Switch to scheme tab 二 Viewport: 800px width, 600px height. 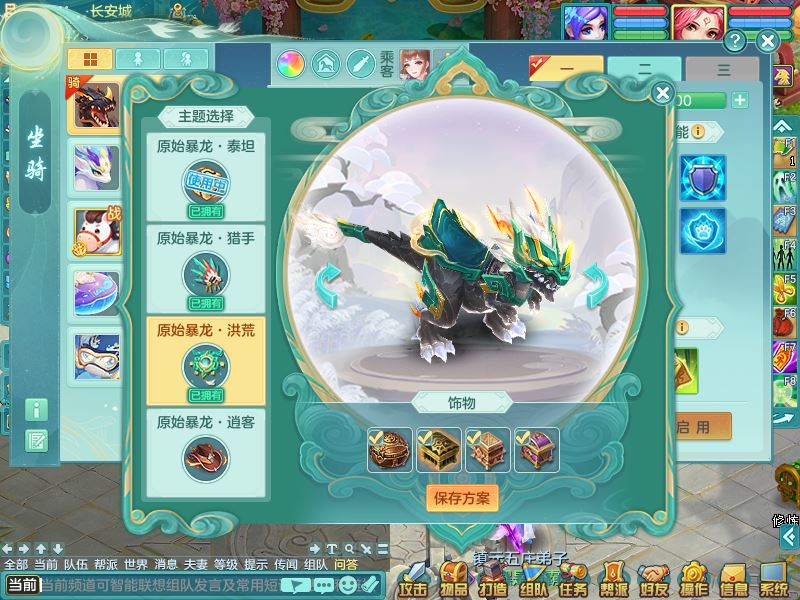point(644,71)
